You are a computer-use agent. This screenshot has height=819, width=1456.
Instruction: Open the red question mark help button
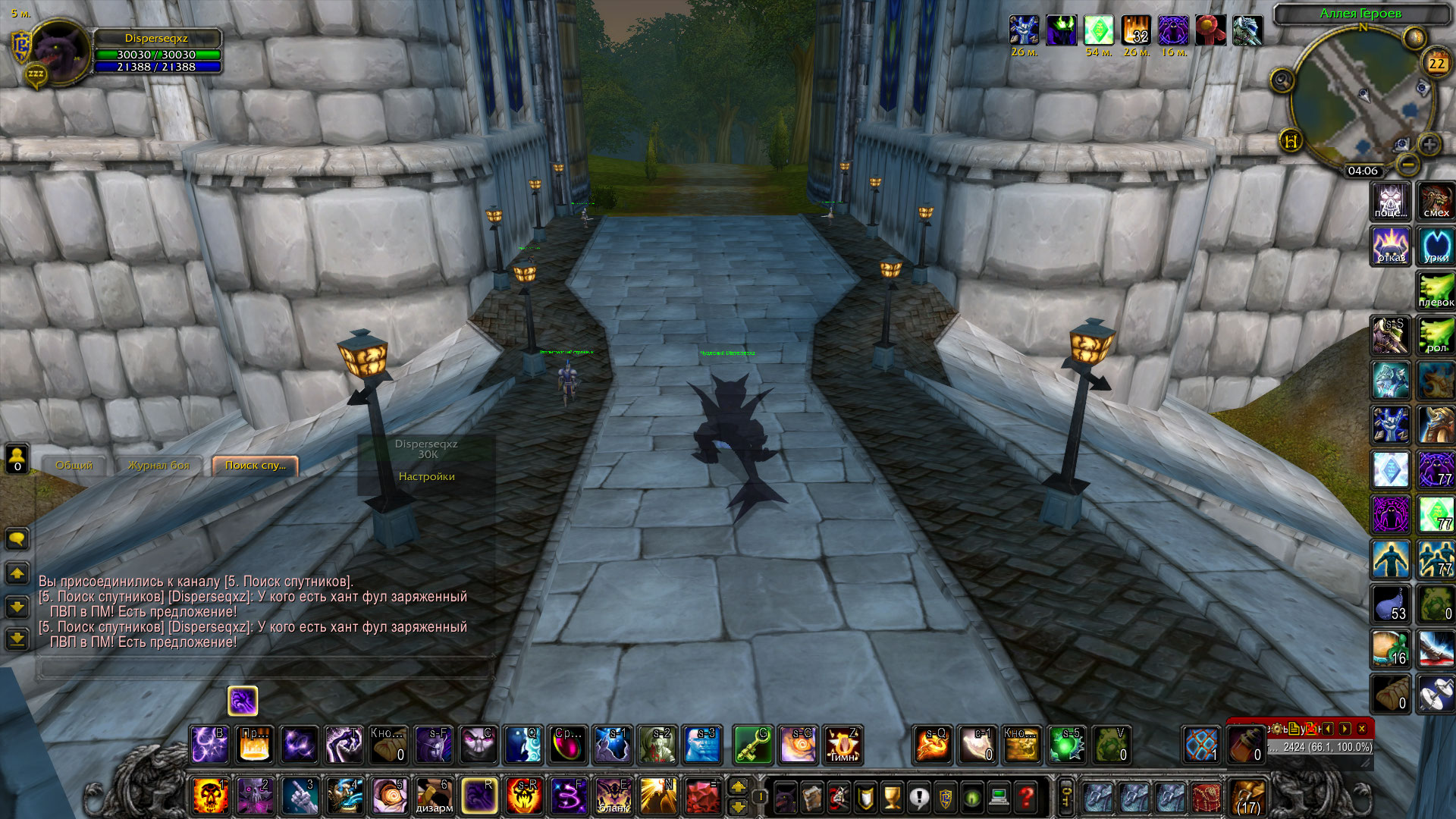click(1026, 797)
